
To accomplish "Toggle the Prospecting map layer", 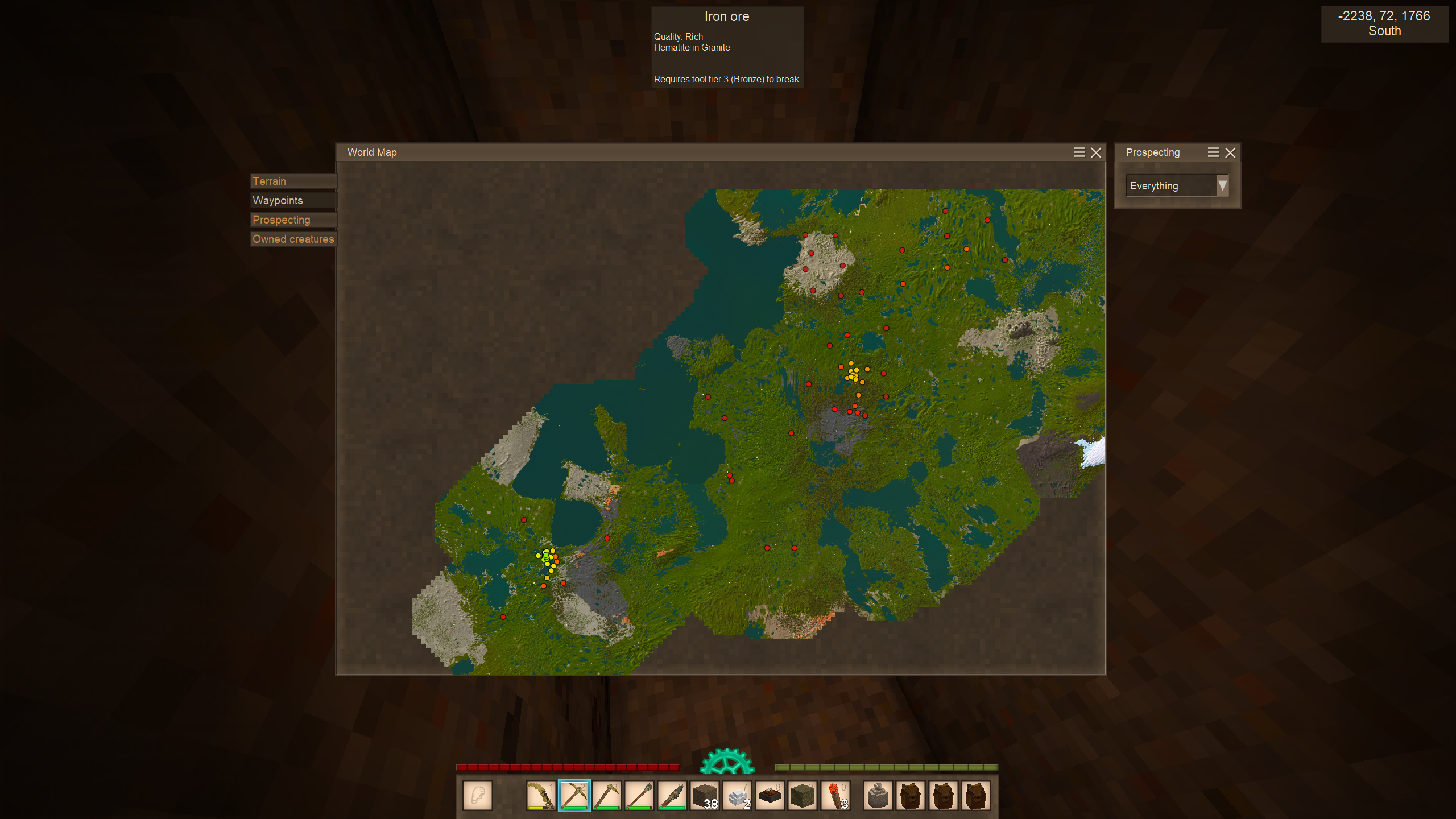I will click(x=293, y=220).
